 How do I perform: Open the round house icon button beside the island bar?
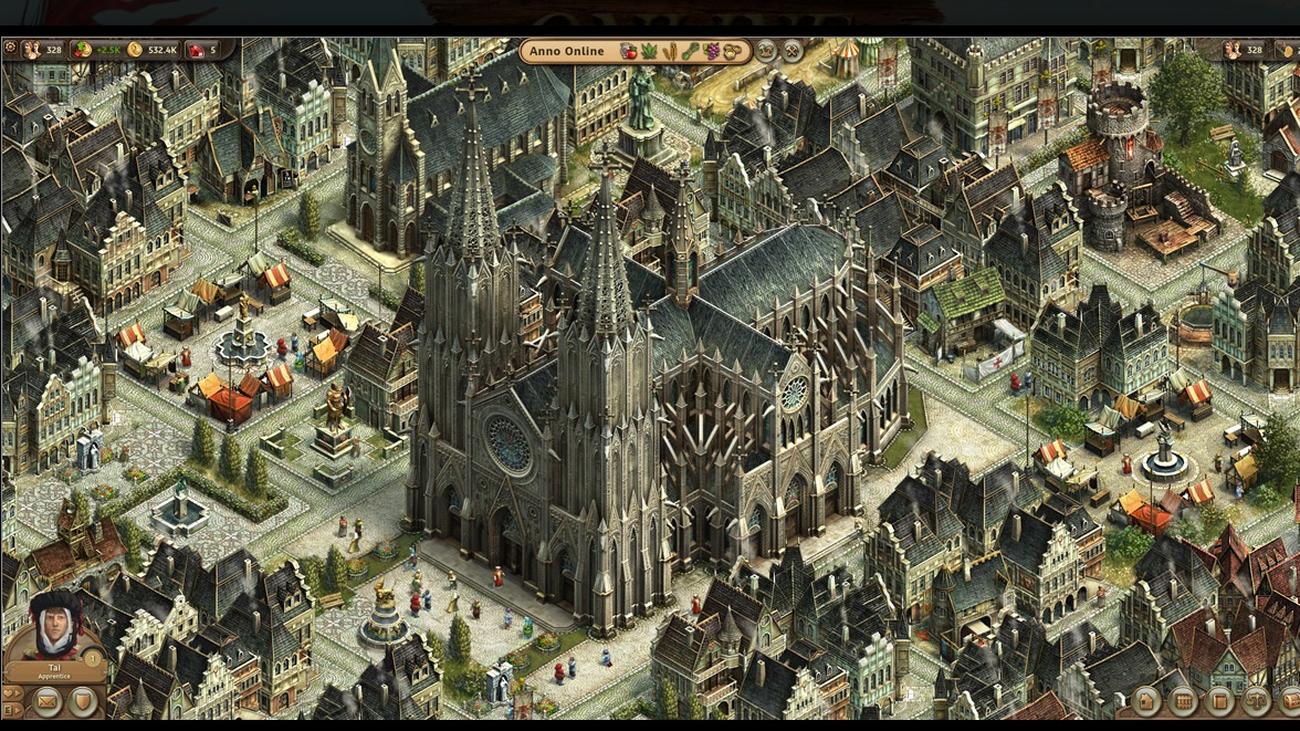pos(766,51)
